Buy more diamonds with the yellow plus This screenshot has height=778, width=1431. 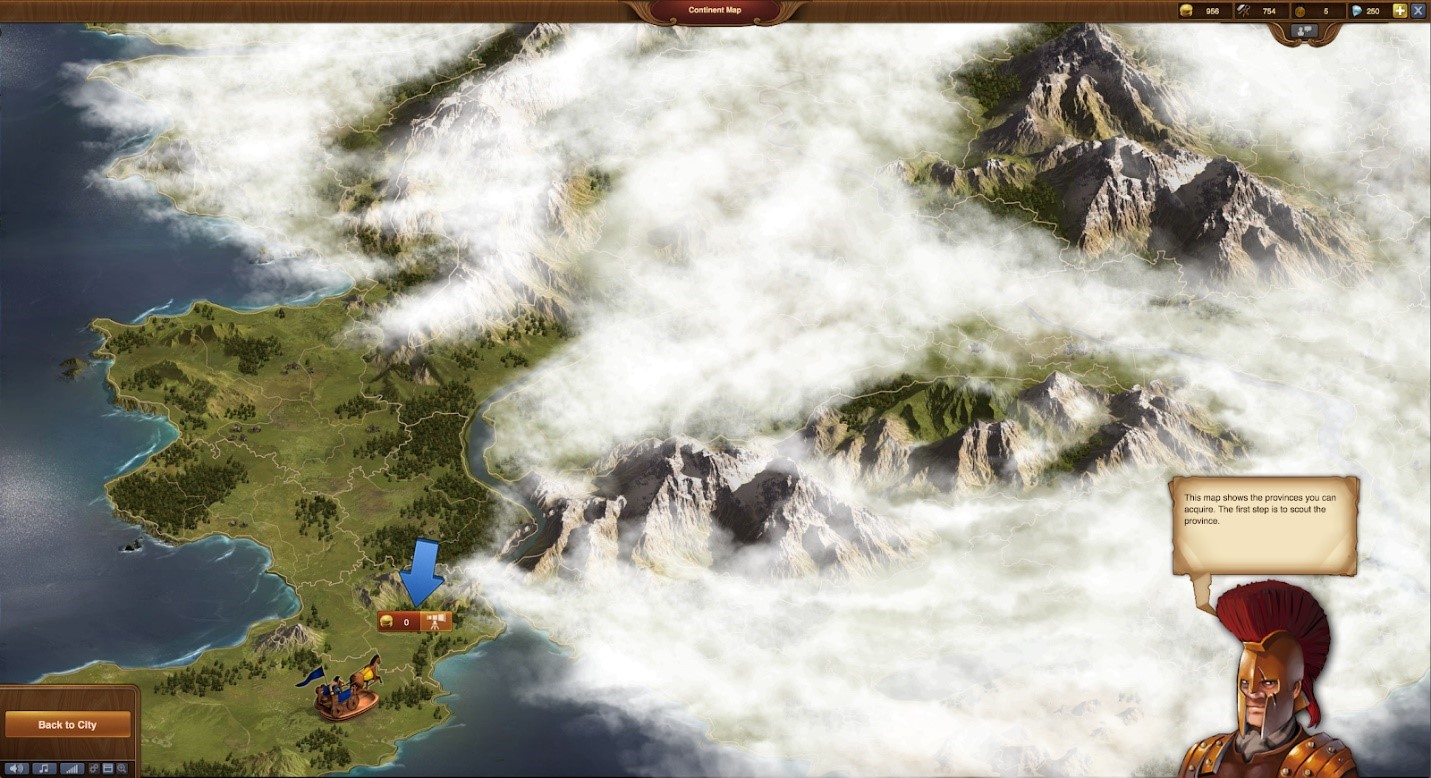click(x=1399, y=11)
